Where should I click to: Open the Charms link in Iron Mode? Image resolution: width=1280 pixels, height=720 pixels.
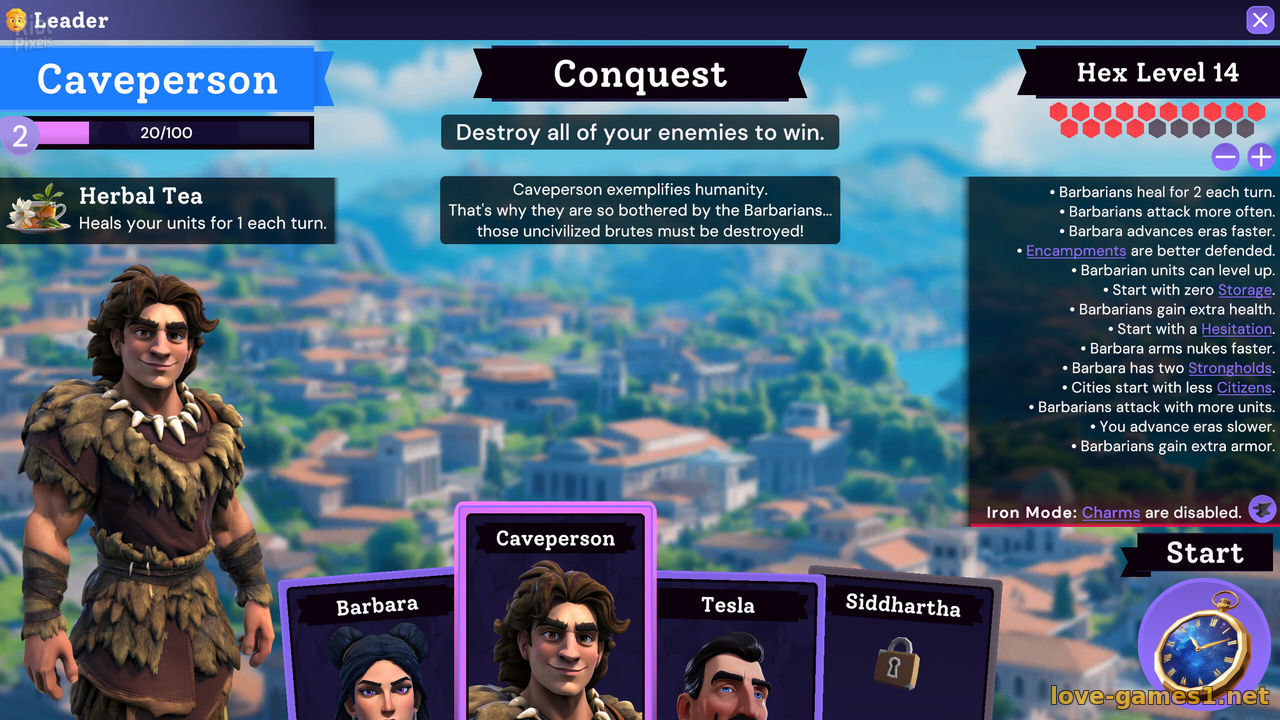(1111, 512)
